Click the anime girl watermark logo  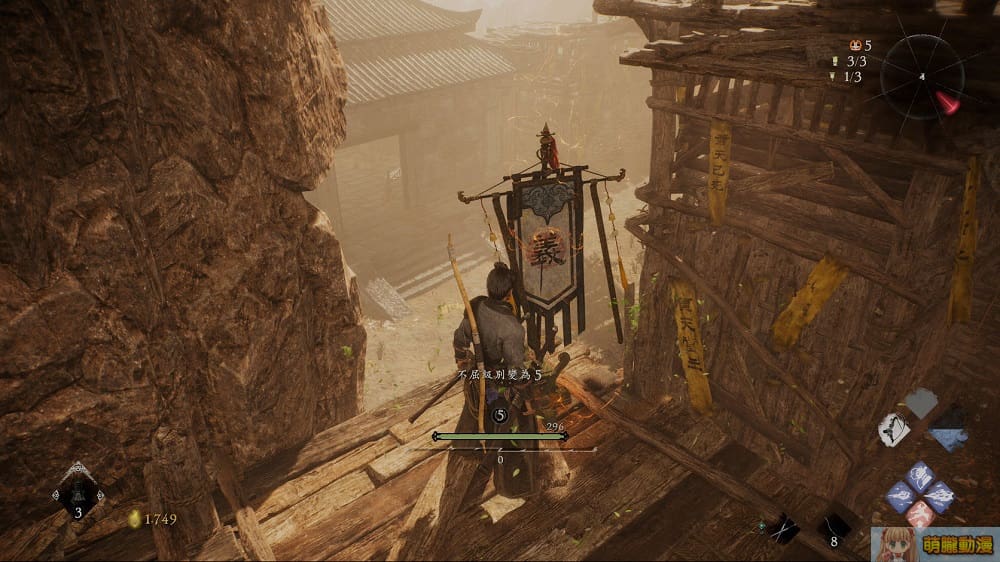[934, 544]
